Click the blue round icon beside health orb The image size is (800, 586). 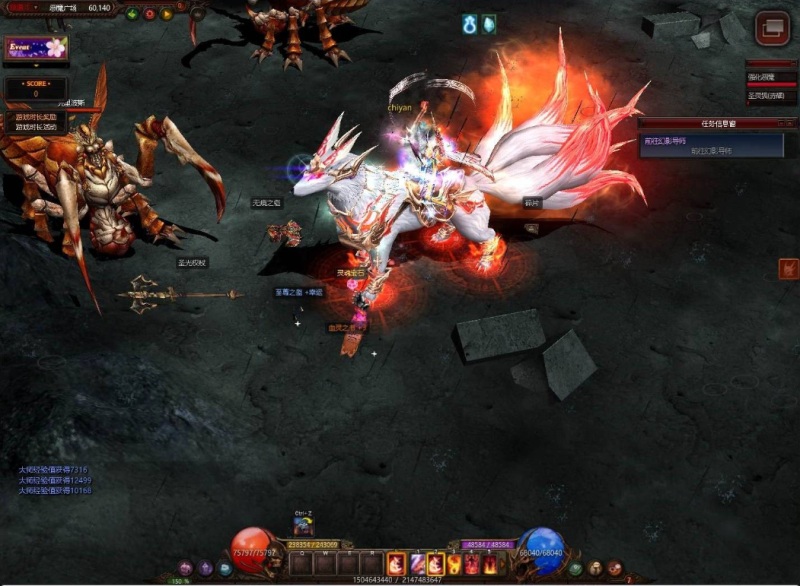pos(225,567)
